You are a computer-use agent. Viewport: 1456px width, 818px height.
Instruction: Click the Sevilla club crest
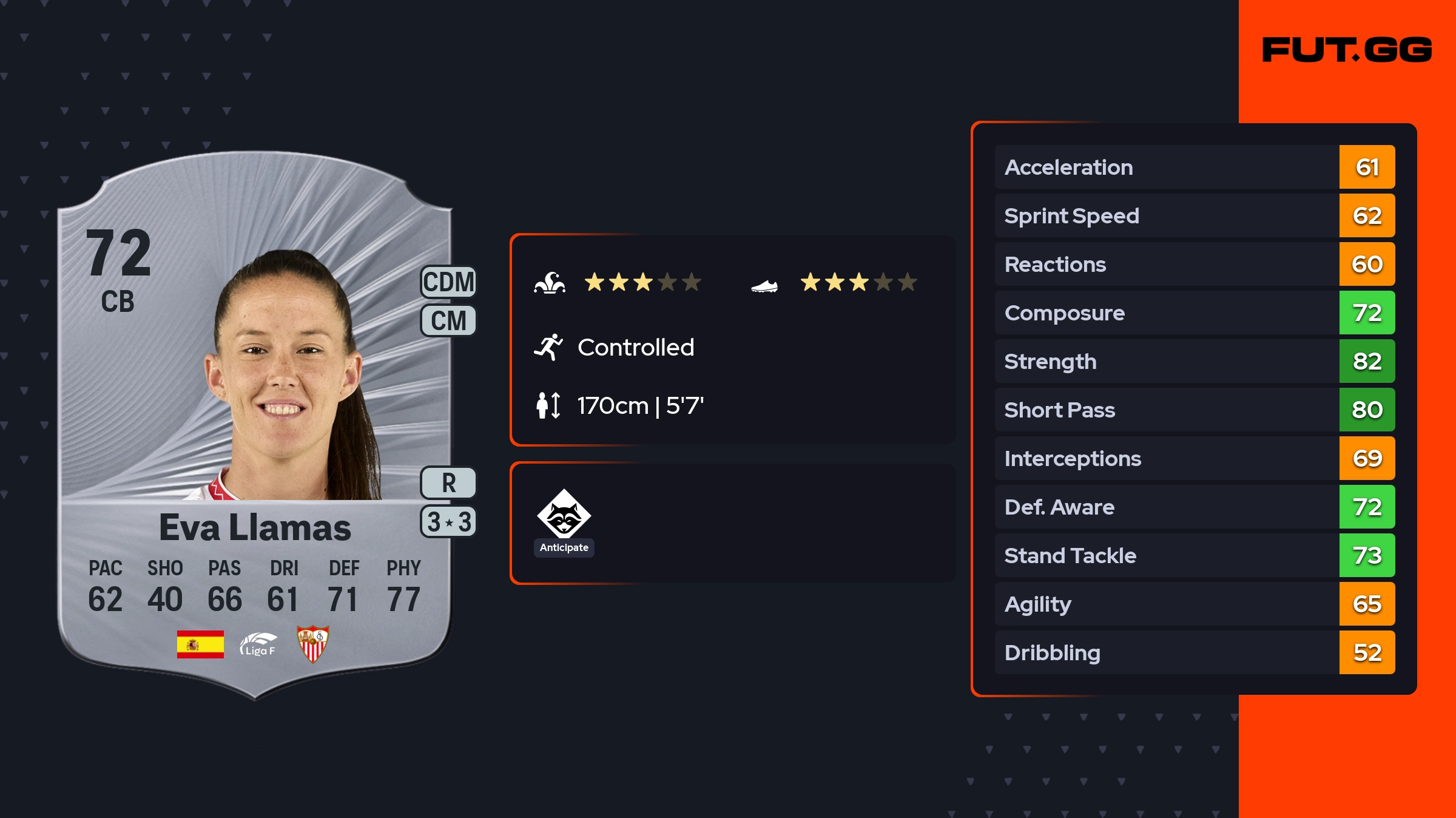point(312,644)
